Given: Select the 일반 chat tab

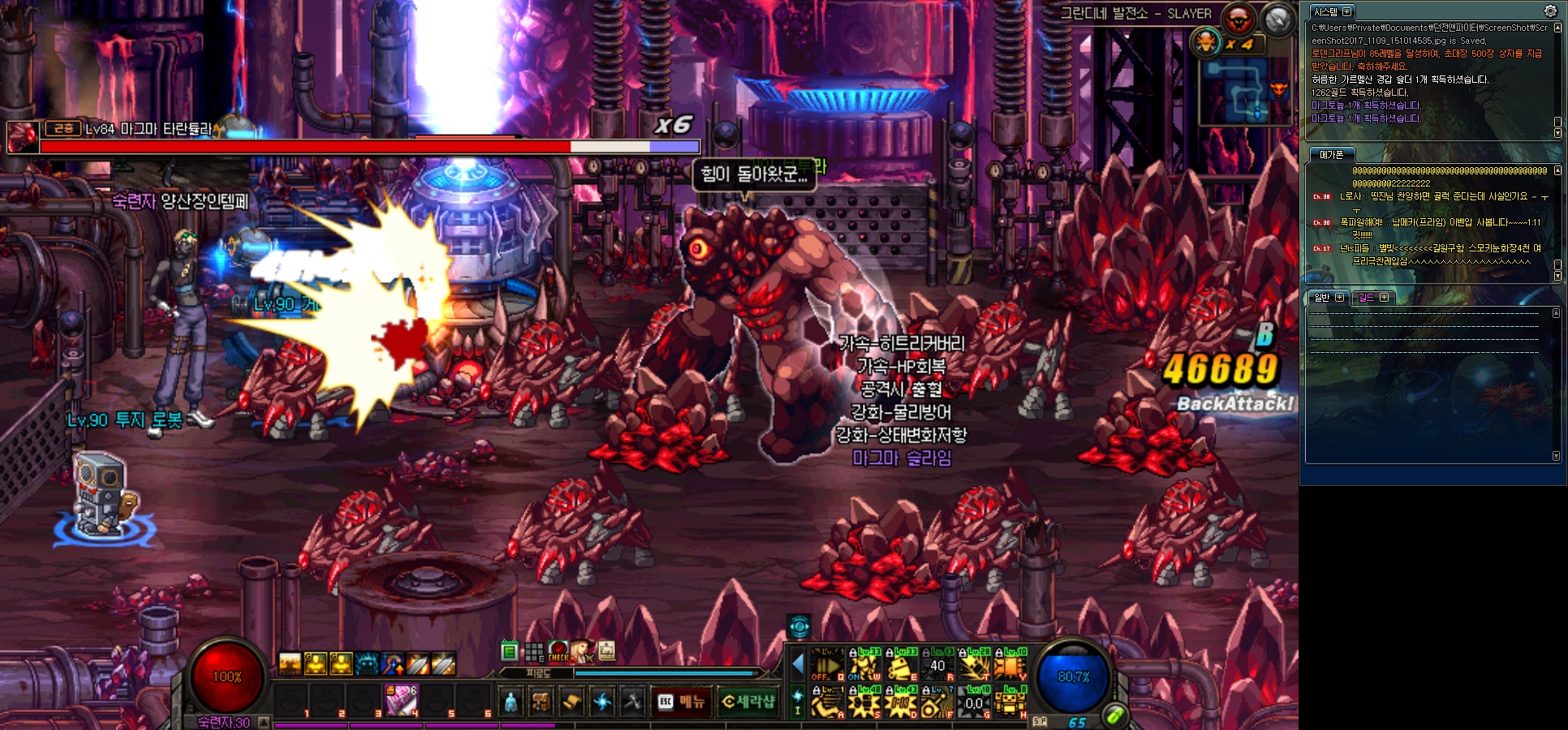Looking at the screenshot, I should (x=1322, y=298).
